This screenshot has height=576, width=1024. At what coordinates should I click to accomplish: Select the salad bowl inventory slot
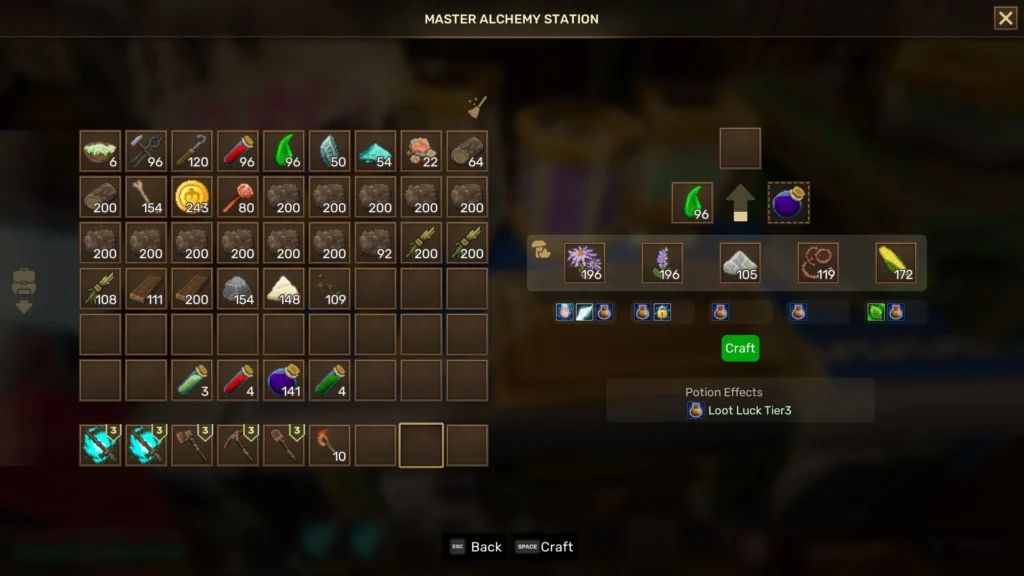pos(100,151)
